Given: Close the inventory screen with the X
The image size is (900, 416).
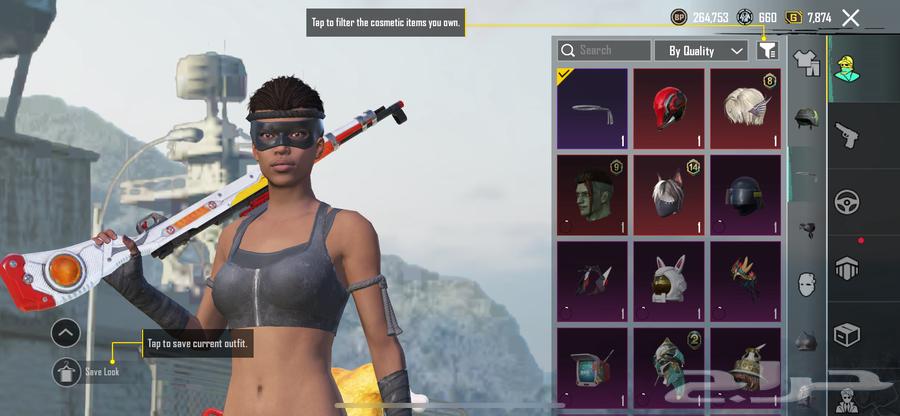Looking at the screenshot, I should (x=851, y=17).
